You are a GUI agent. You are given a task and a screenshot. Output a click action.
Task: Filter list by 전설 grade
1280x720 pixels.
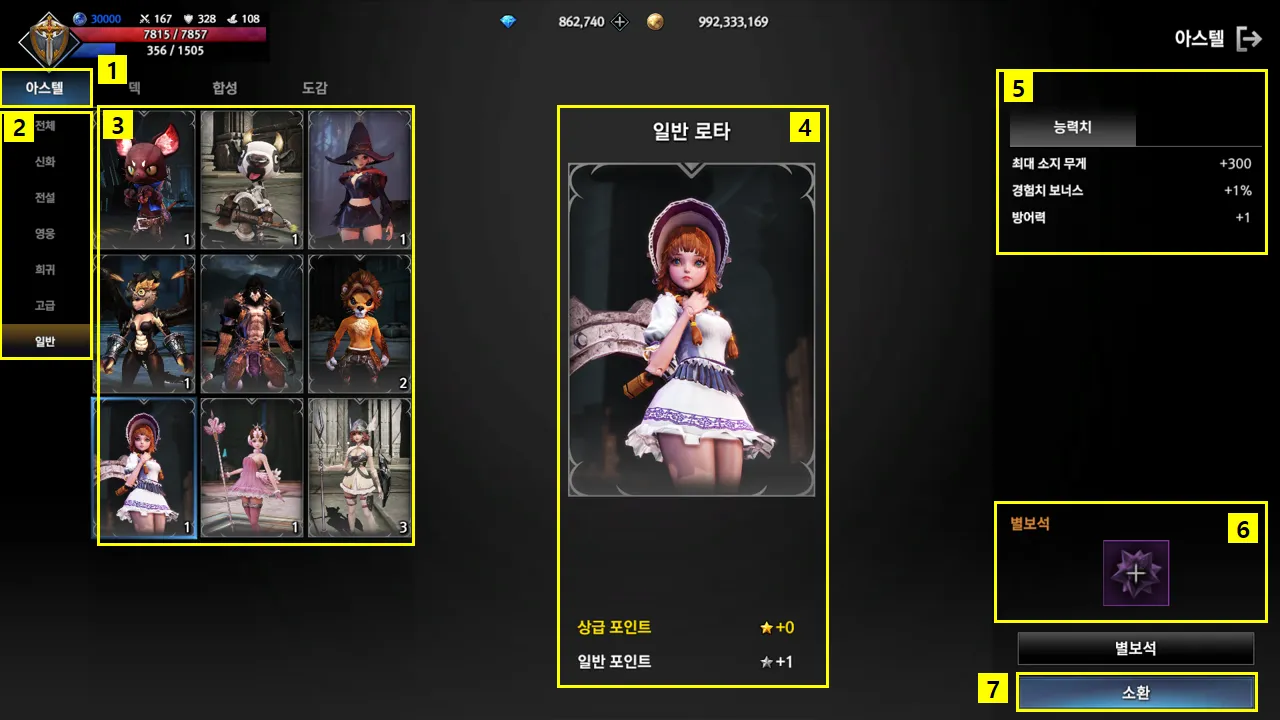click(45, 198)
